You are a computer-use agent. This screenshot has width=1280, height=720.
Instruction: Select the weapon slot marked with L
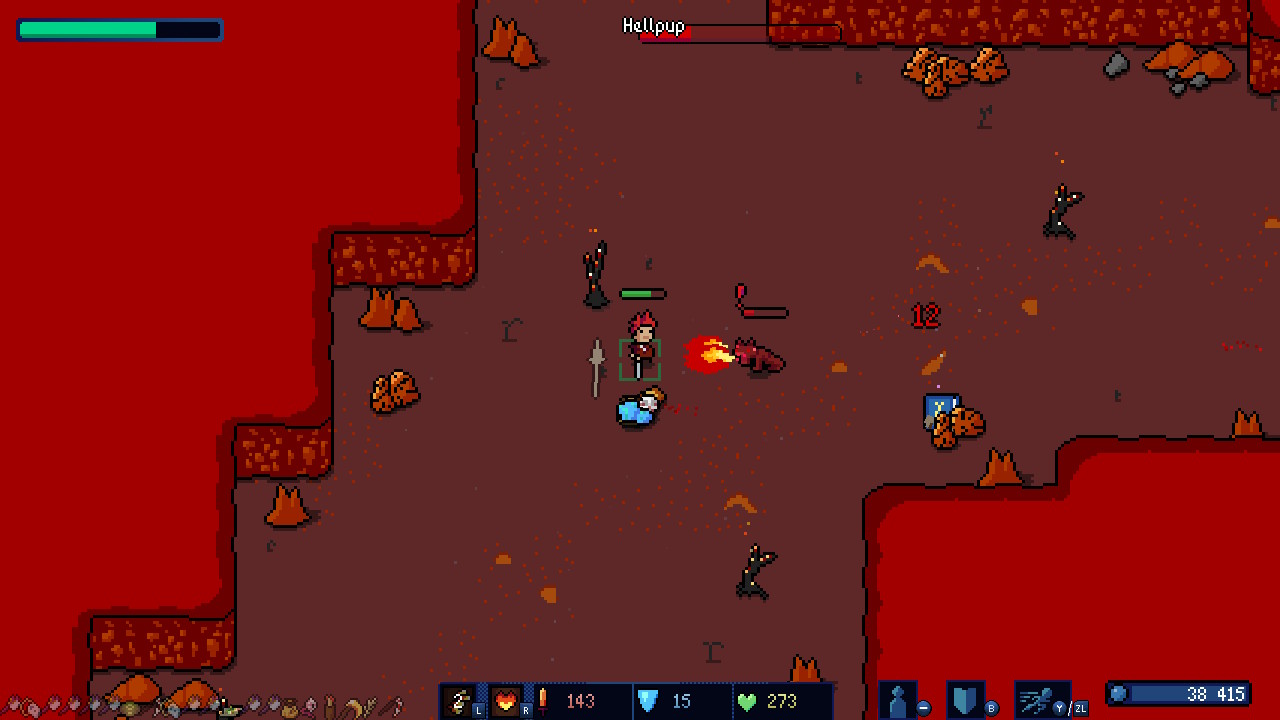pyautogui.click(x=460, y=700)
